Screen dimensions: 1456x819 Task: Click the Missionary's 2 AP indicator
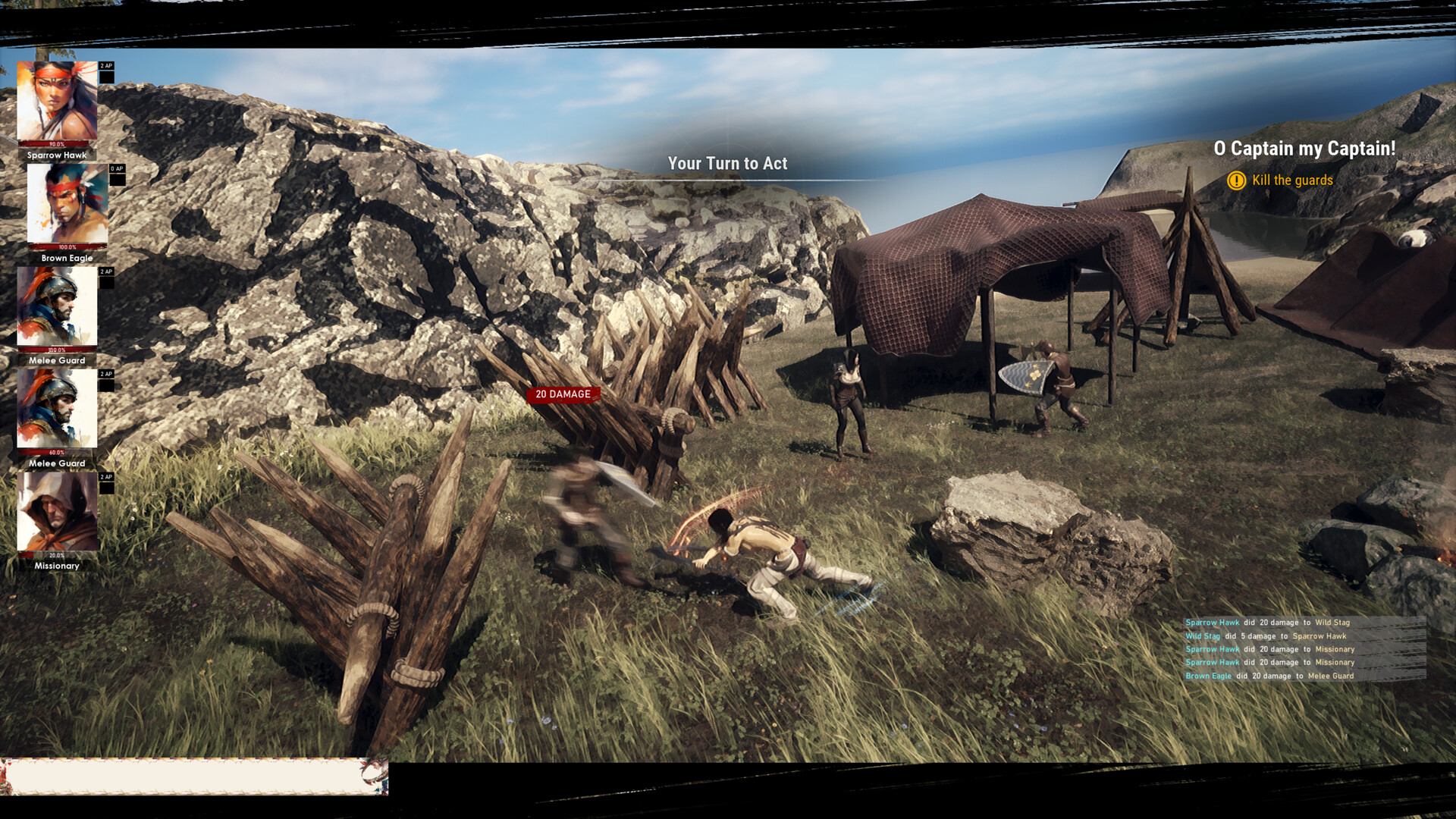tap(106, 477)
